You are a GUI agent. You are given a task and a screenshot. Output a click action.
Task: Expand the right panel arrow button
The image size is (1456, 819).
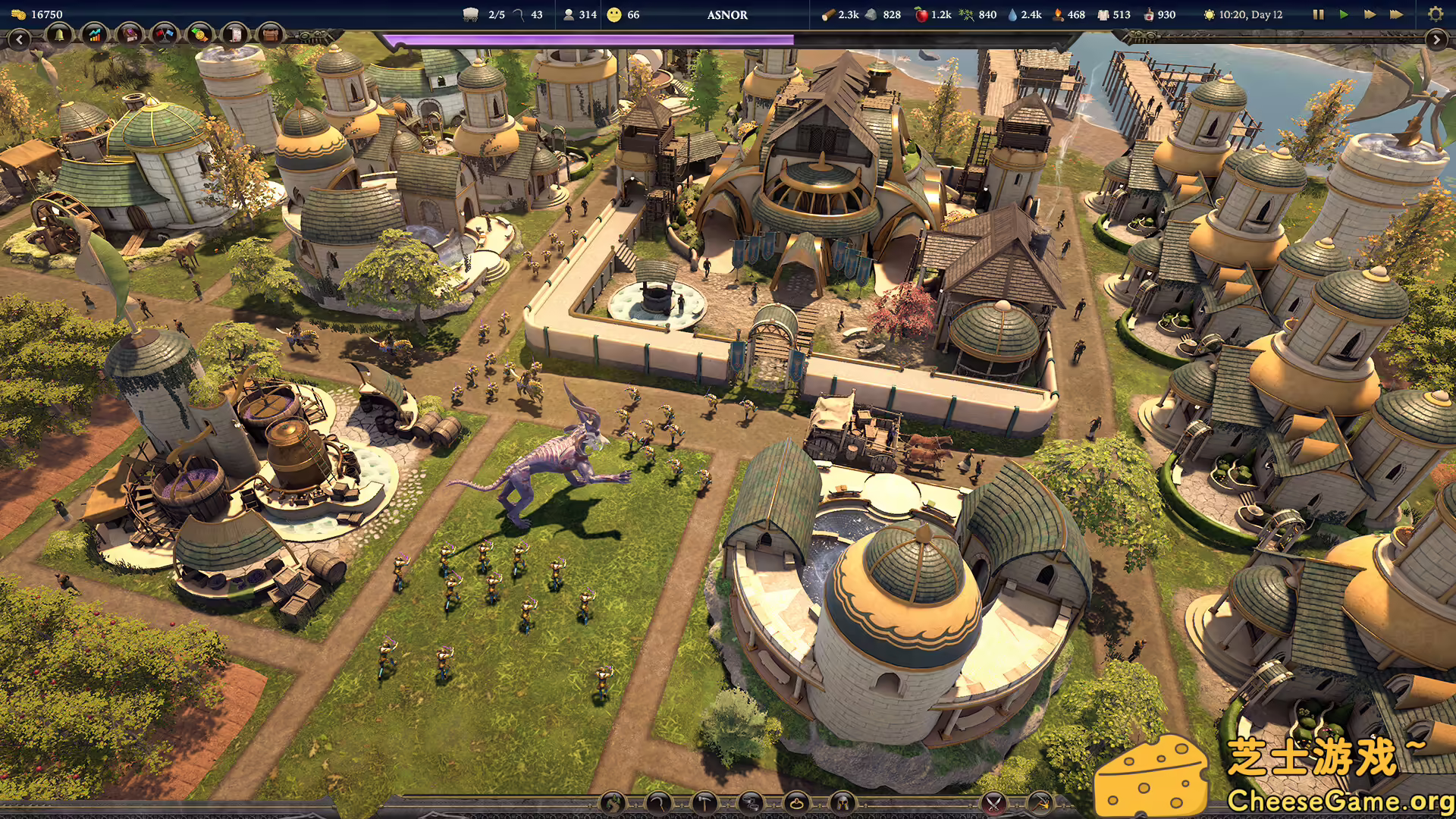click(x=1436, y=39)
